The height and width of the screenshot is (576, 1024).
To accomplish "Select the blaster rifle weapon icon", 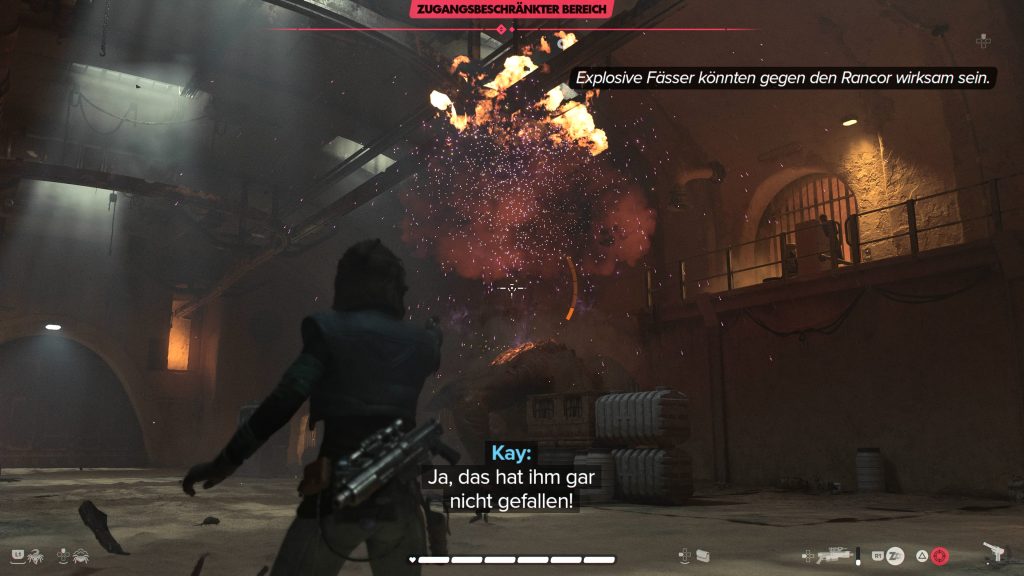I will pyautogui.click(x=832, y=556).
